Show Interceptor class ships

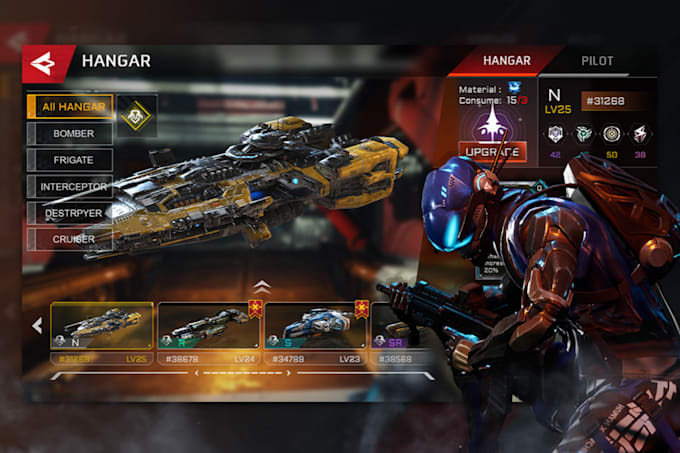pos(70,186)
